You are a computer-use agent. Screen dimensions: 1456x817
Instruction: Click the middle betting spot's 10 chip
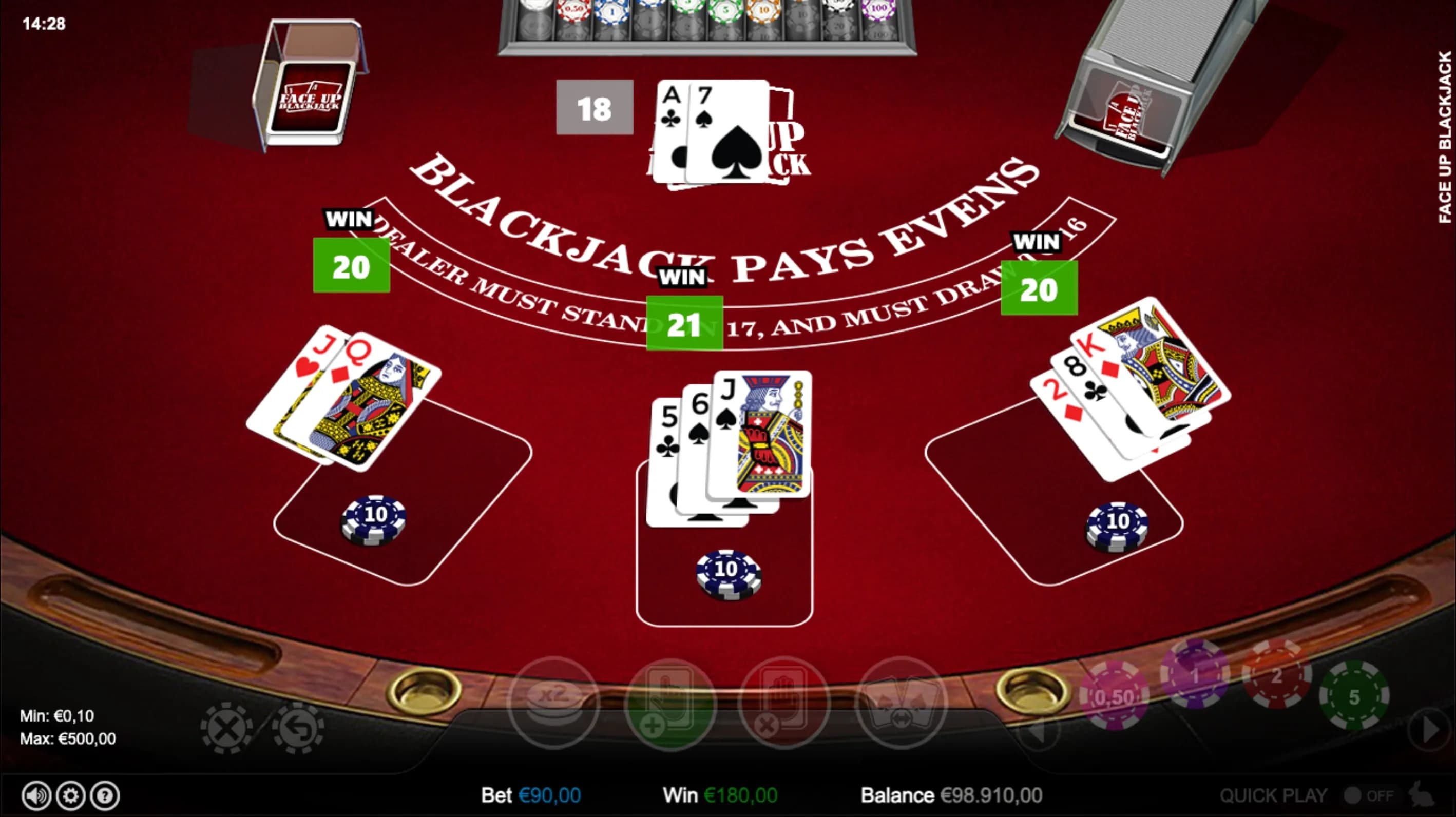pos(728,573)
